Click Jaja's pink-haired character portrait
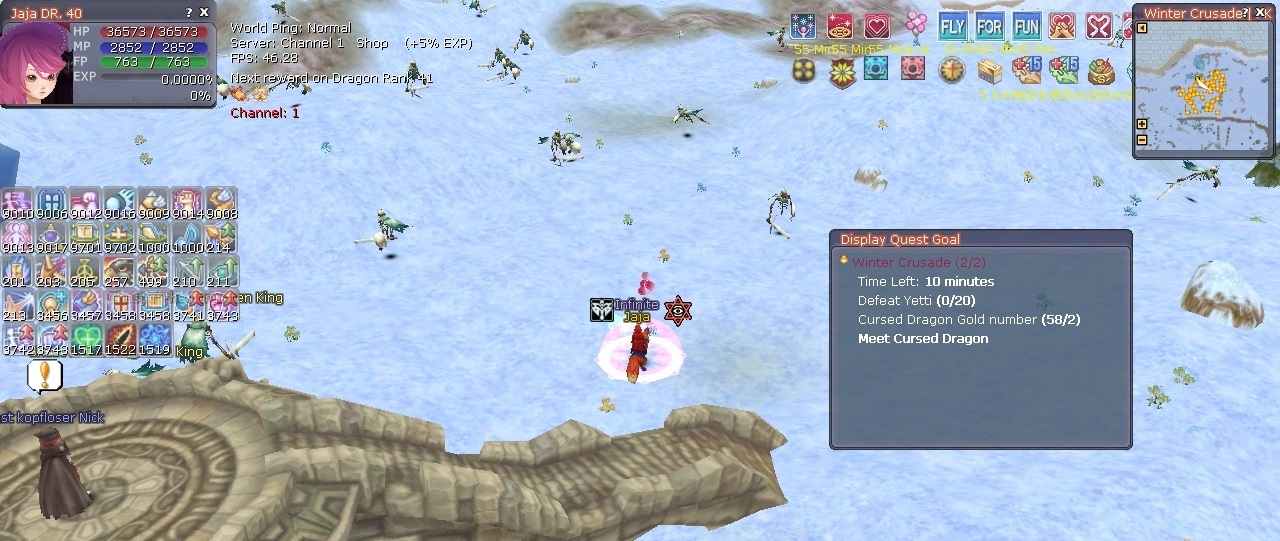This screenshot has width=1280, height=541. click(36, 64)
